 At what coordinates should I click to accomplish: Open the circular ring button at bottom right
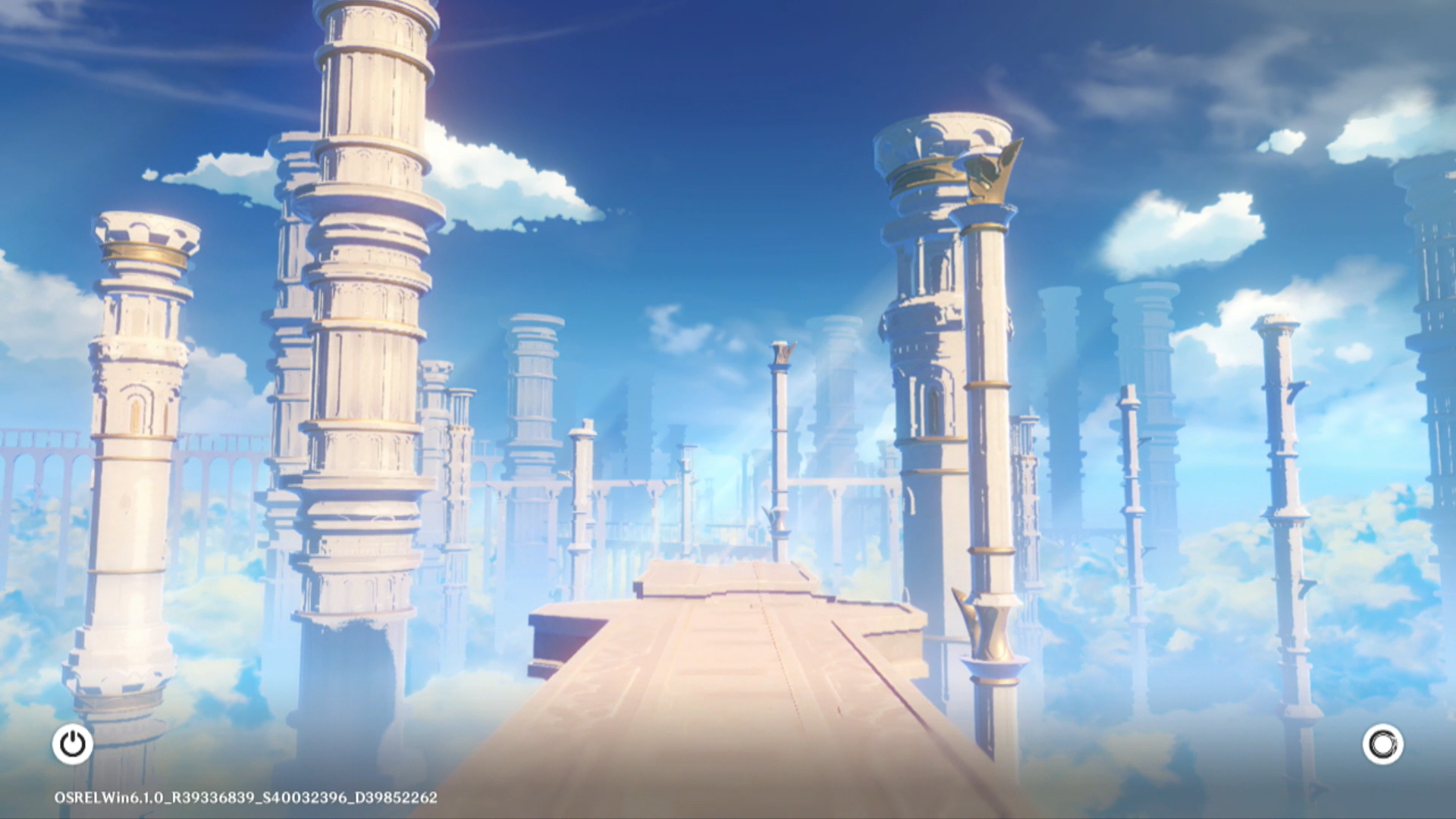pyautogui.click(x=1382, y=744)
